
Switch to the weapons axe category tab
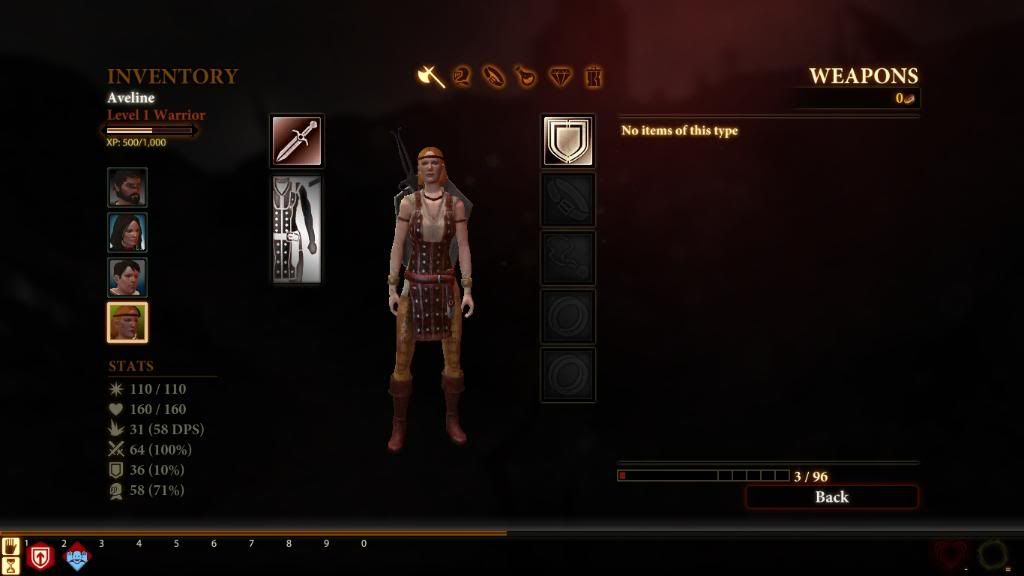pyautogui.click(x=431, y=76)
